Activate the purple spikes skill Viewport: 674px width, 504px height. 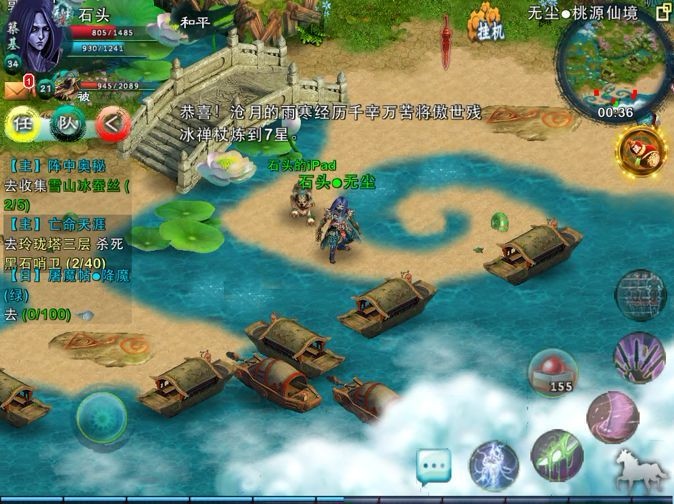639,357
